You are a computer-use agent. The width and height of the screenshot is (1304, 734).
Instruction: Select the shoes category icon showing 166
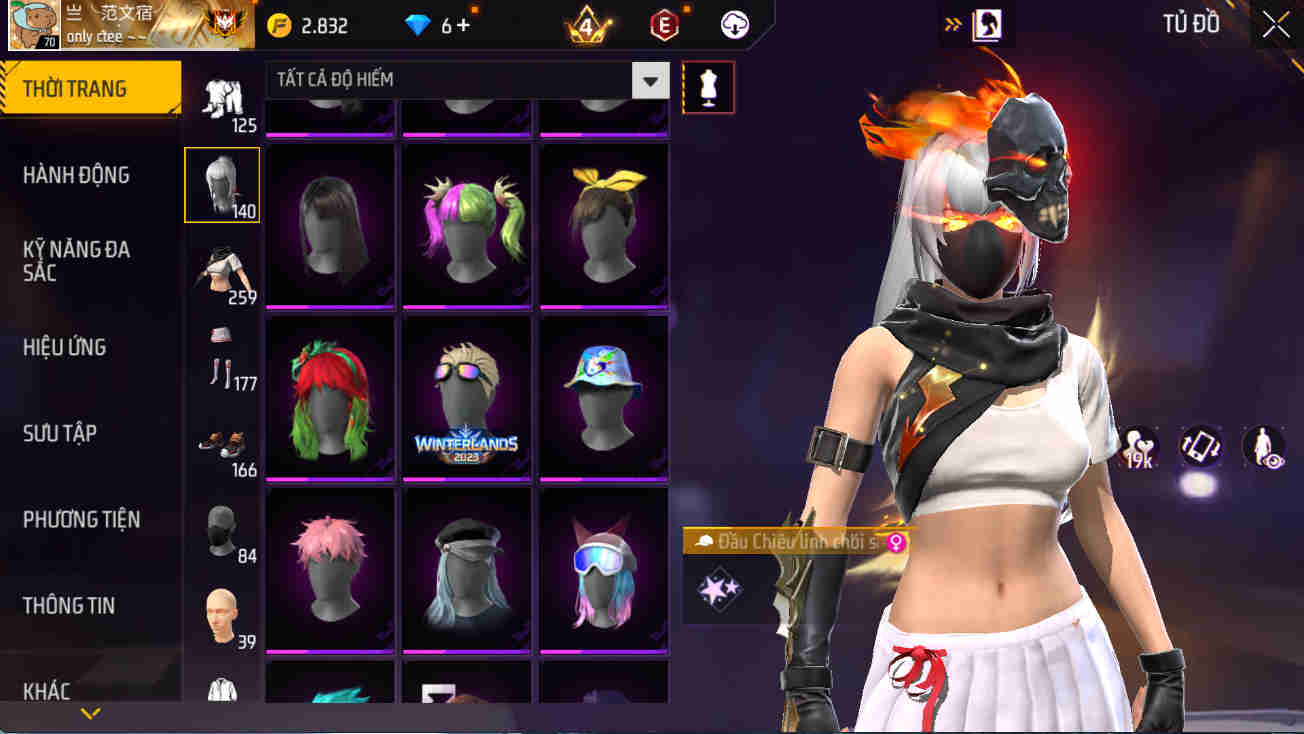point(221,442)
